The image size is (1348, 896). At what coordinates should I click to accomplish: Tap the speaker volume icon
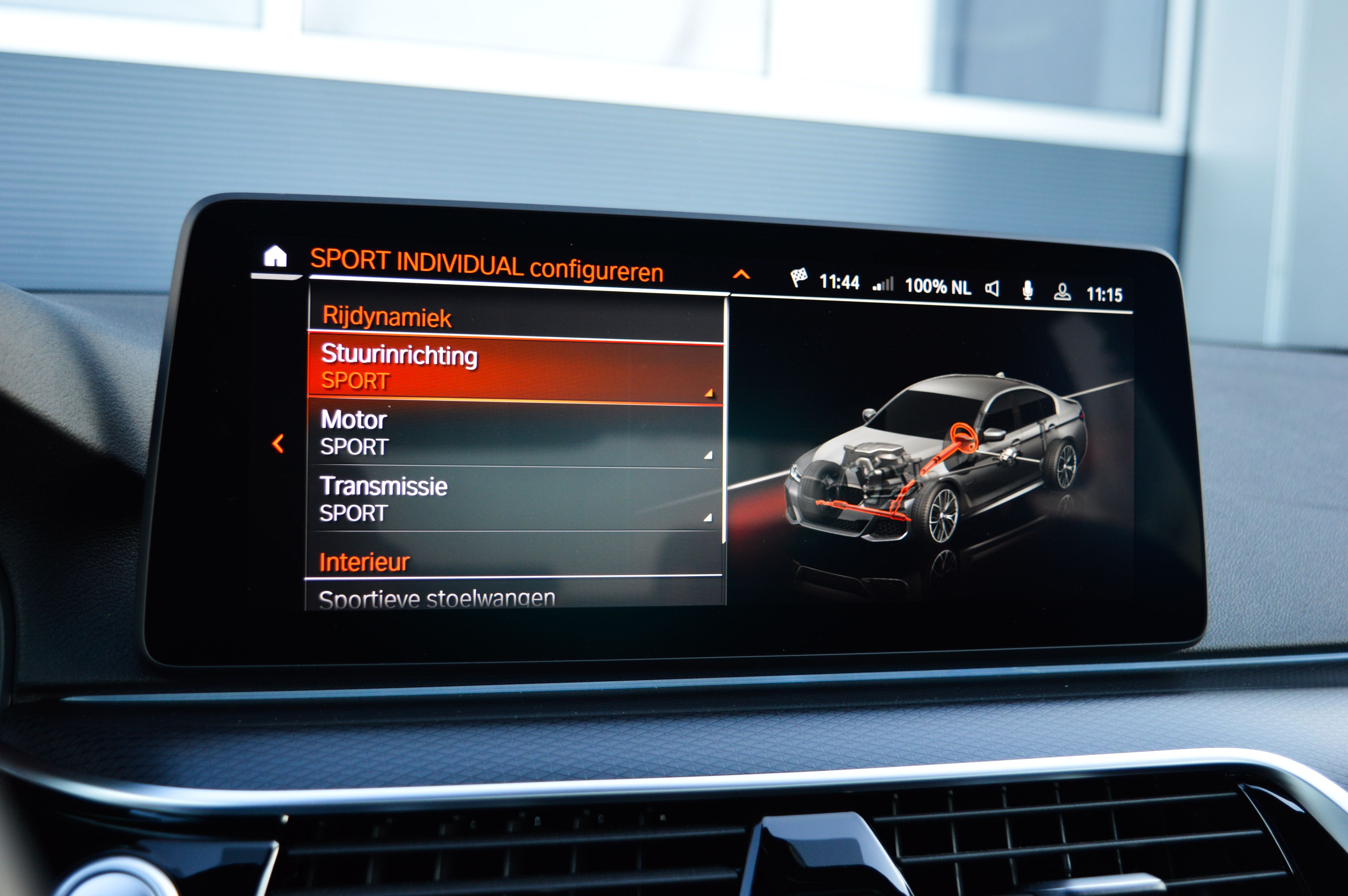(x=993, y=288)
